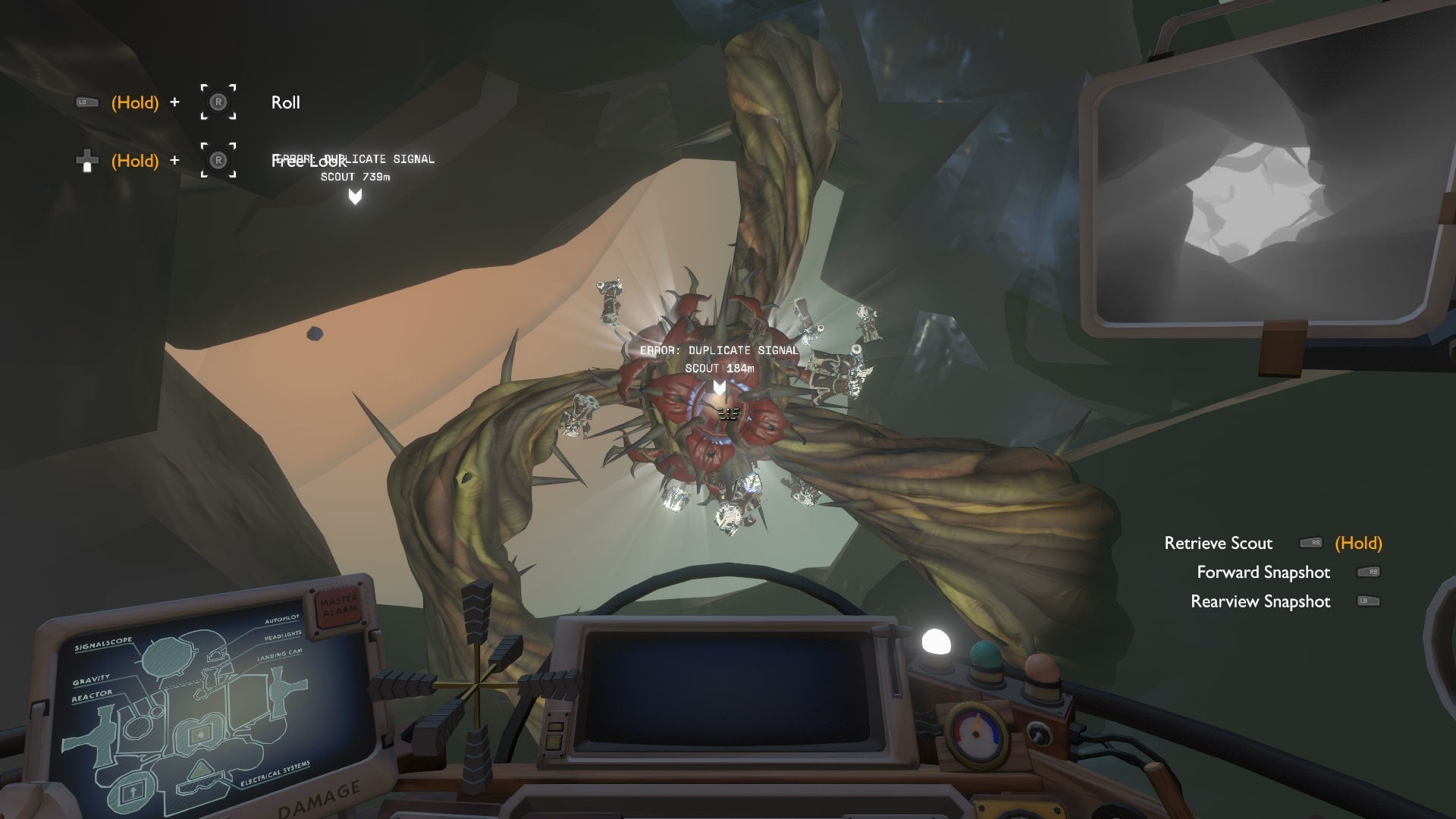The width and height of the screenshot is (1456, 819).
Task: Click the Rearview Snapshot label
Action: [x=1260, y=601]
